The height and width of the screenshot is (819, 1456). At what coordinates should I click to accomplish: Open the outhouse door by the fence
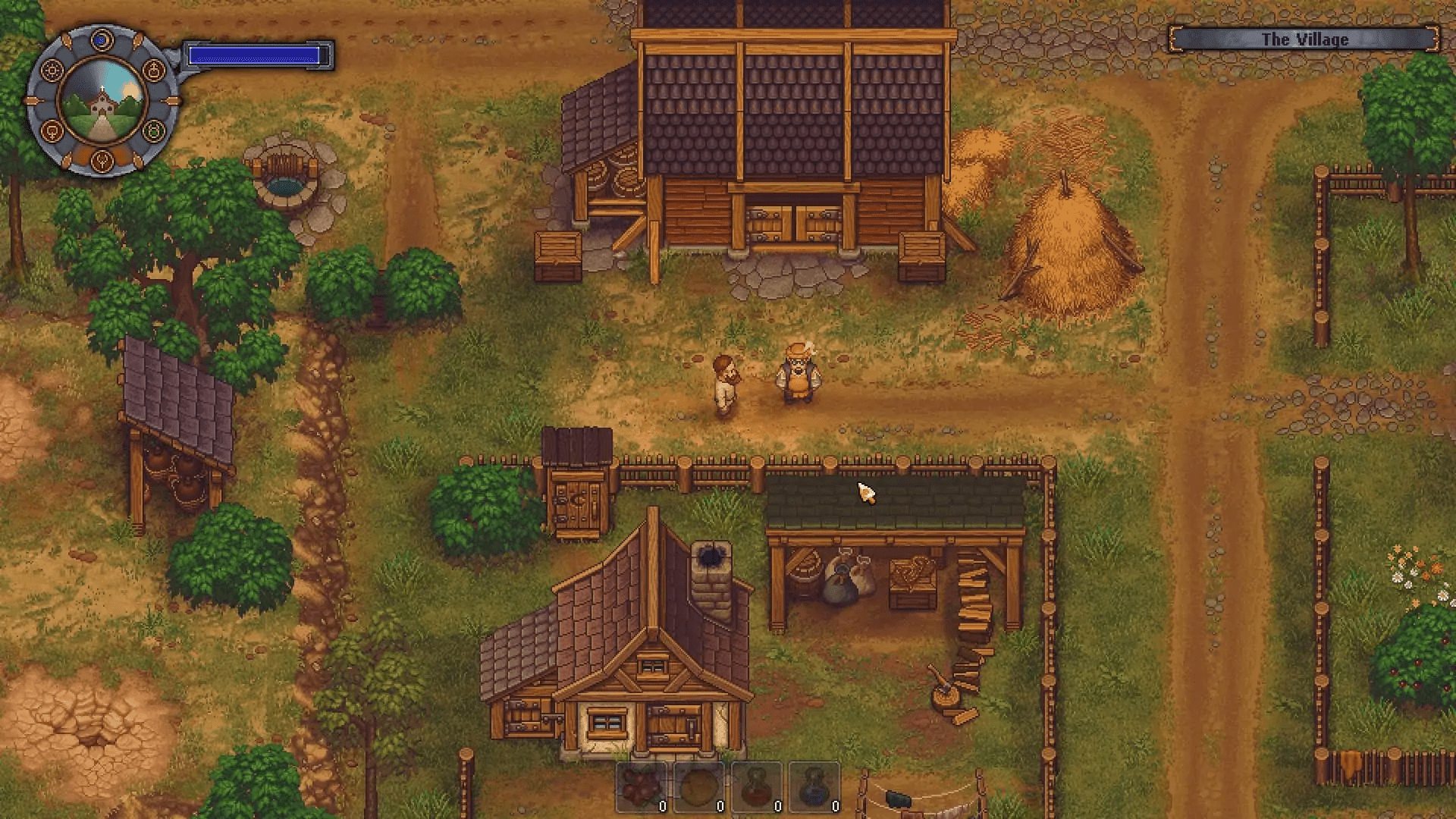tap(576, 504)
